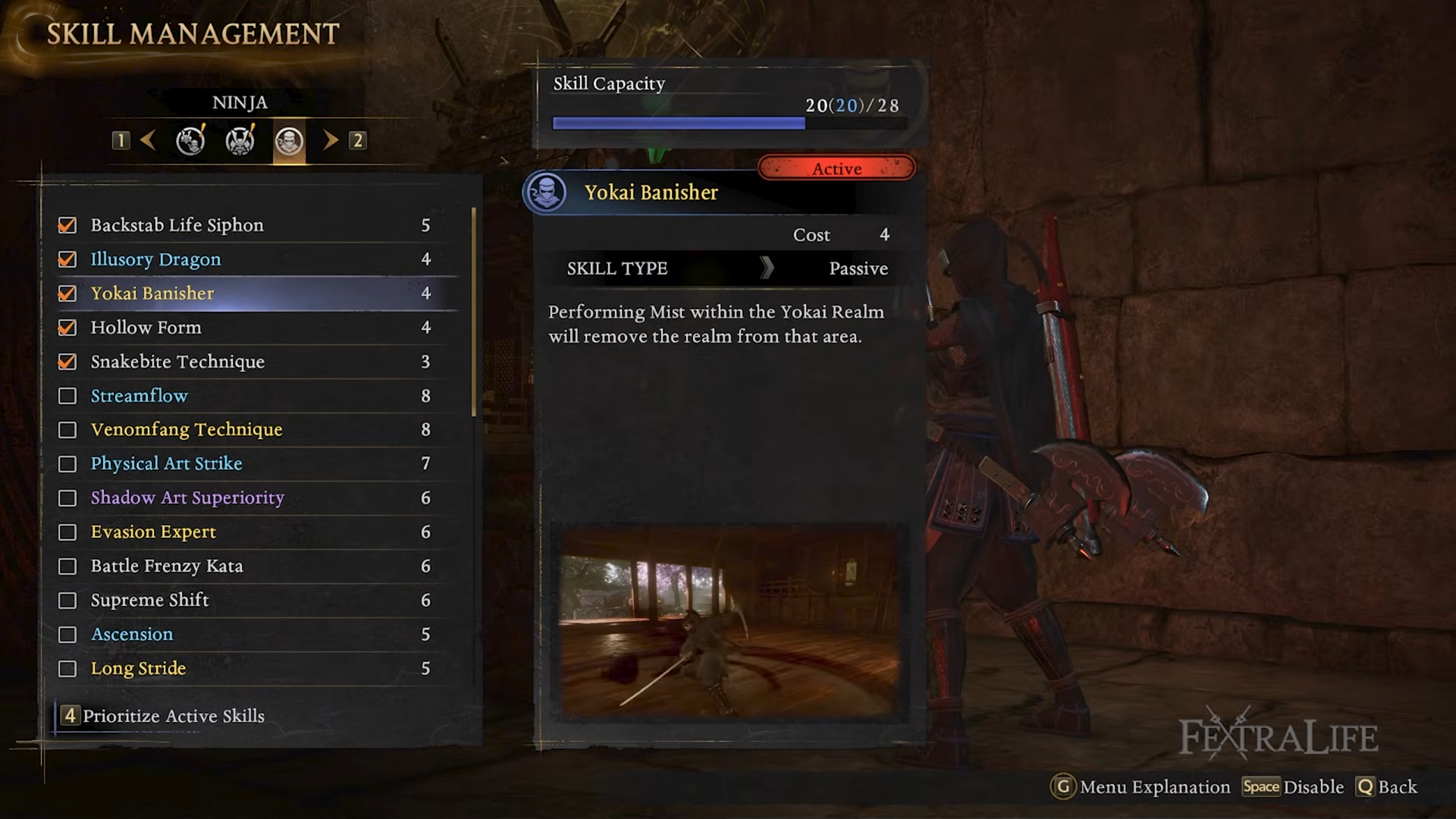Image resolution: width=1456 pixels, height=819 pixels.
Task: Go to the previous skill category arrow
Action: (149, 140)
